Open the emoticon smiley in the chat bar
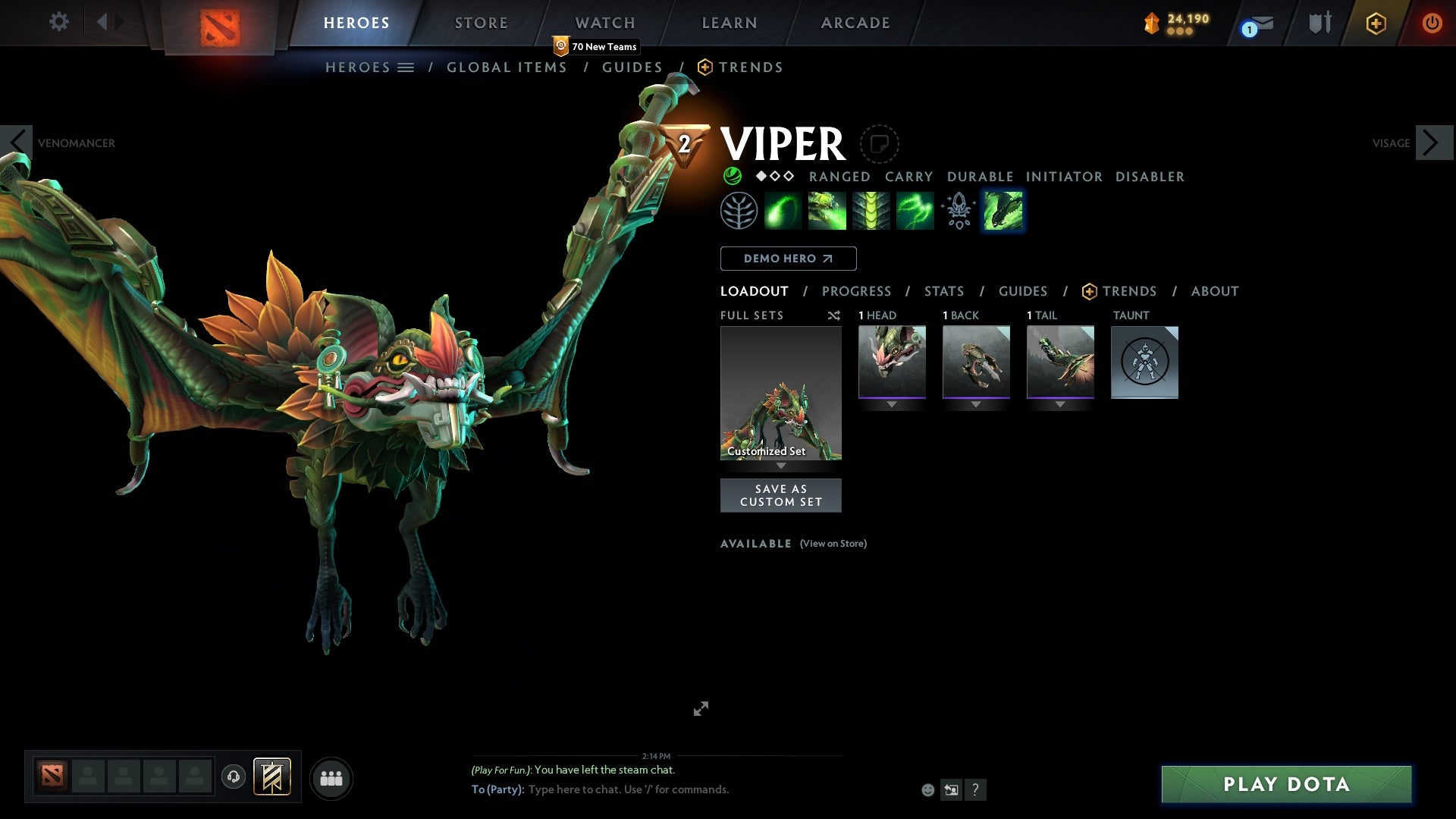The height and width of the screenshot is (819, 1456). [x=927, y=789]
